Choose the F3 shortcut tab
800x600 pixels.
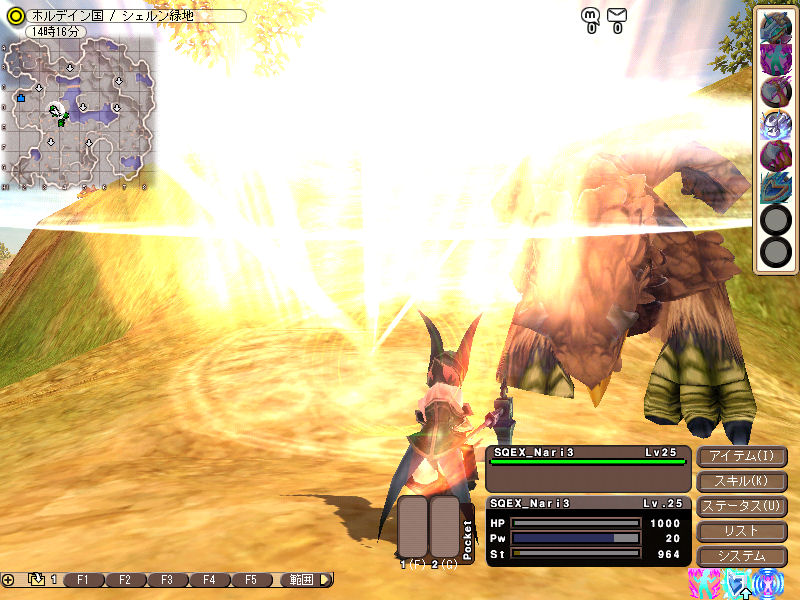167,580
